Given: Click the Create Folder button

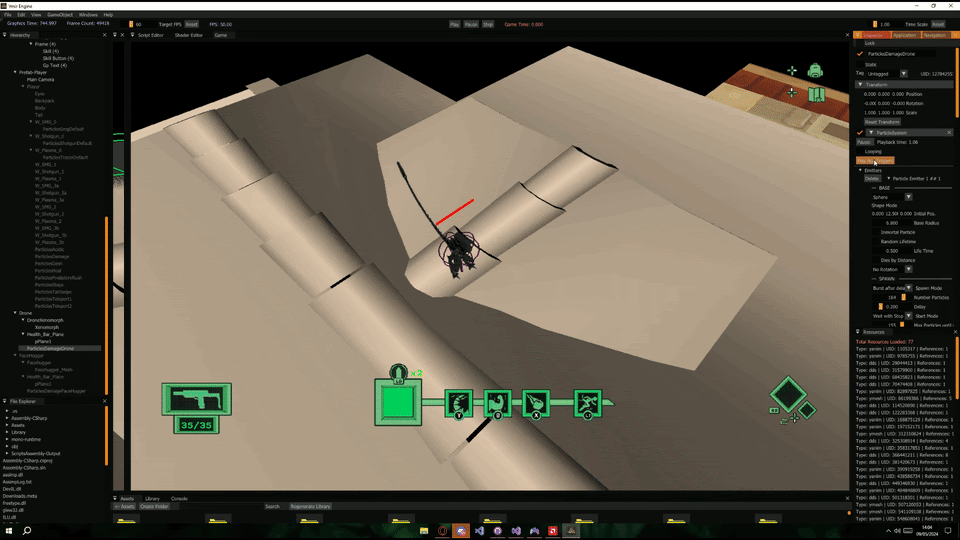Looking at the screenshot, I should pyautogui.click(x=154, y=506).
